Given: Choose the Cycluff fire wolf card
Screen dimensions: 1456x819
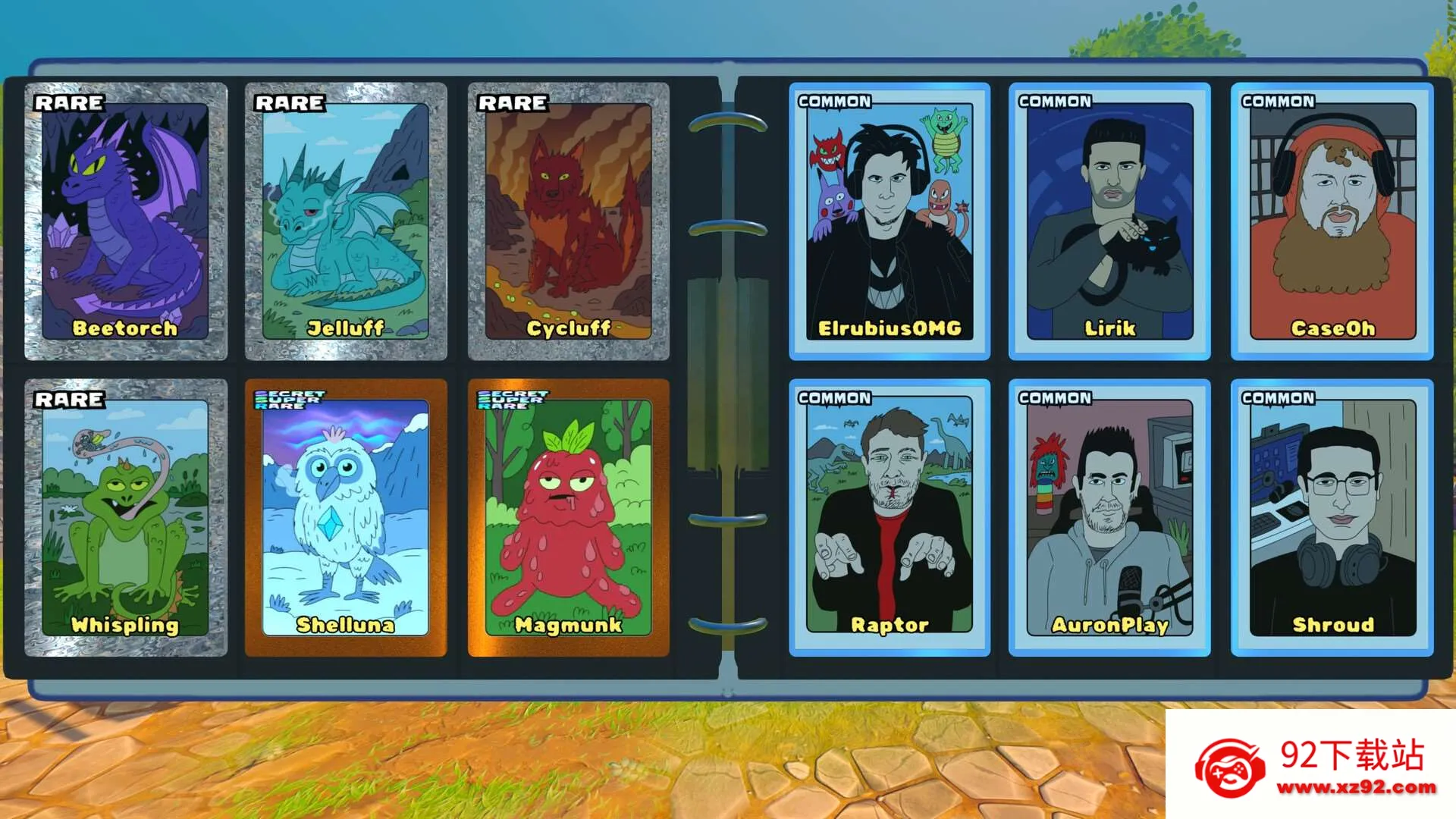Looking at the screenshot, I should tap(569, 221).
